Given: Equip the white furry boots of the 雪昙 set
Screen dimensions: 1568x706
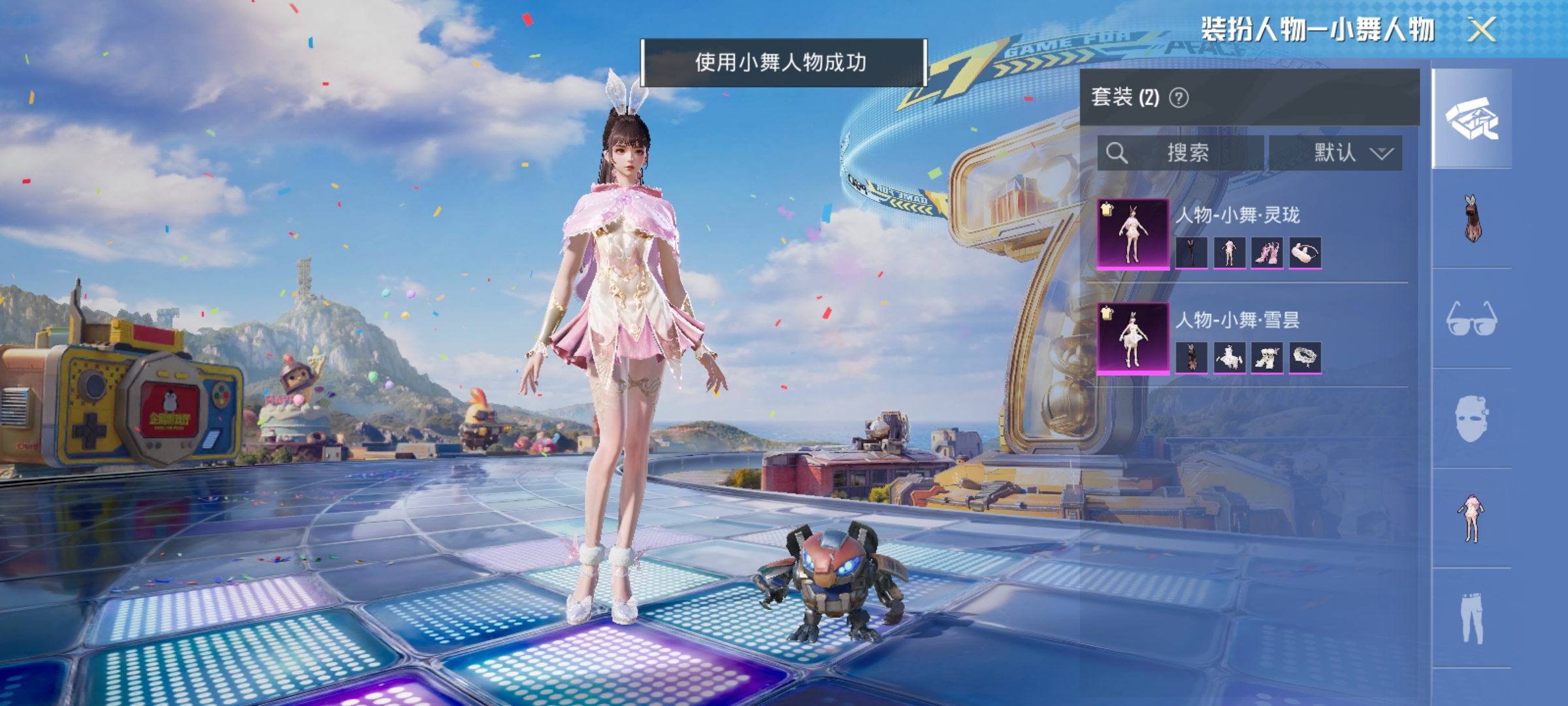Looking at the screenshot, I should [x=1267, y=358].
